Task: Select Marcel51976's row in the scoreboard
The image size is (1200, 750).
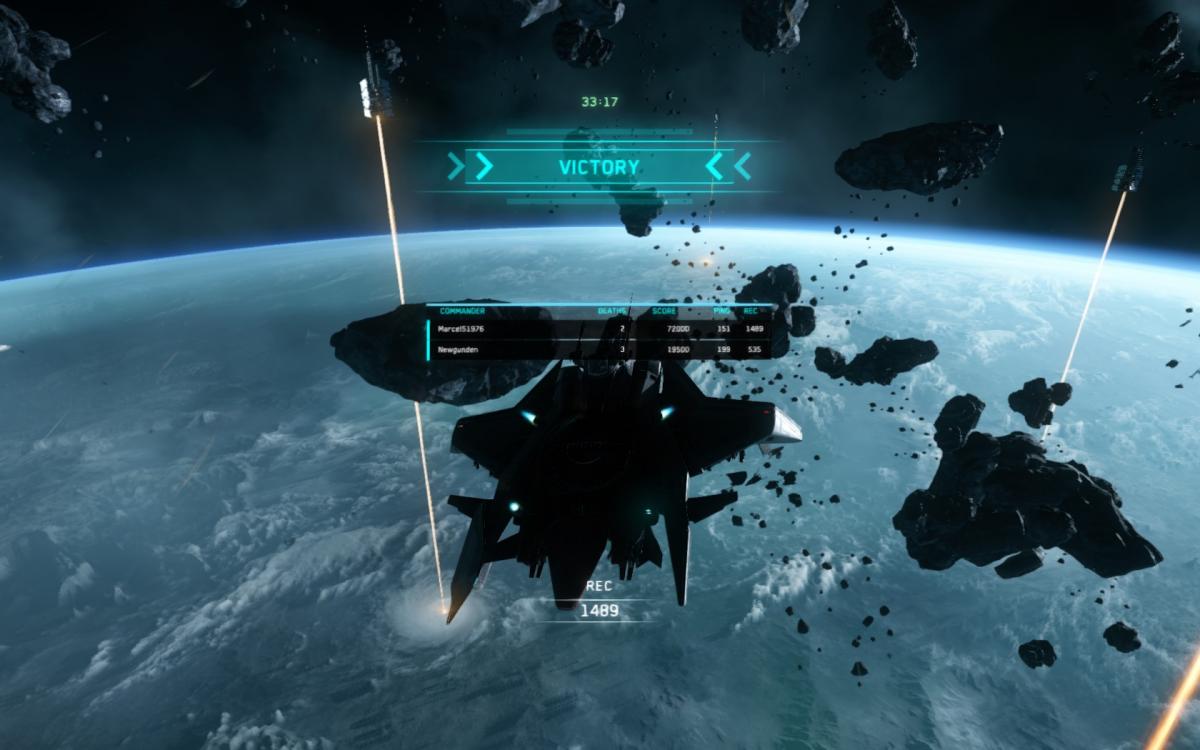Action: (600, 328)
